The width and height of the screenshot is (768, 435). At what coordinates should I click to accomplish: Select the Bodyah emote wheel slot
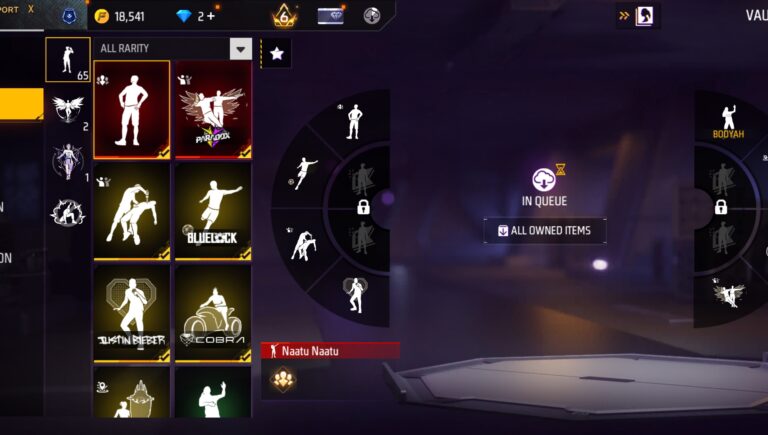[x=728, y=122]
